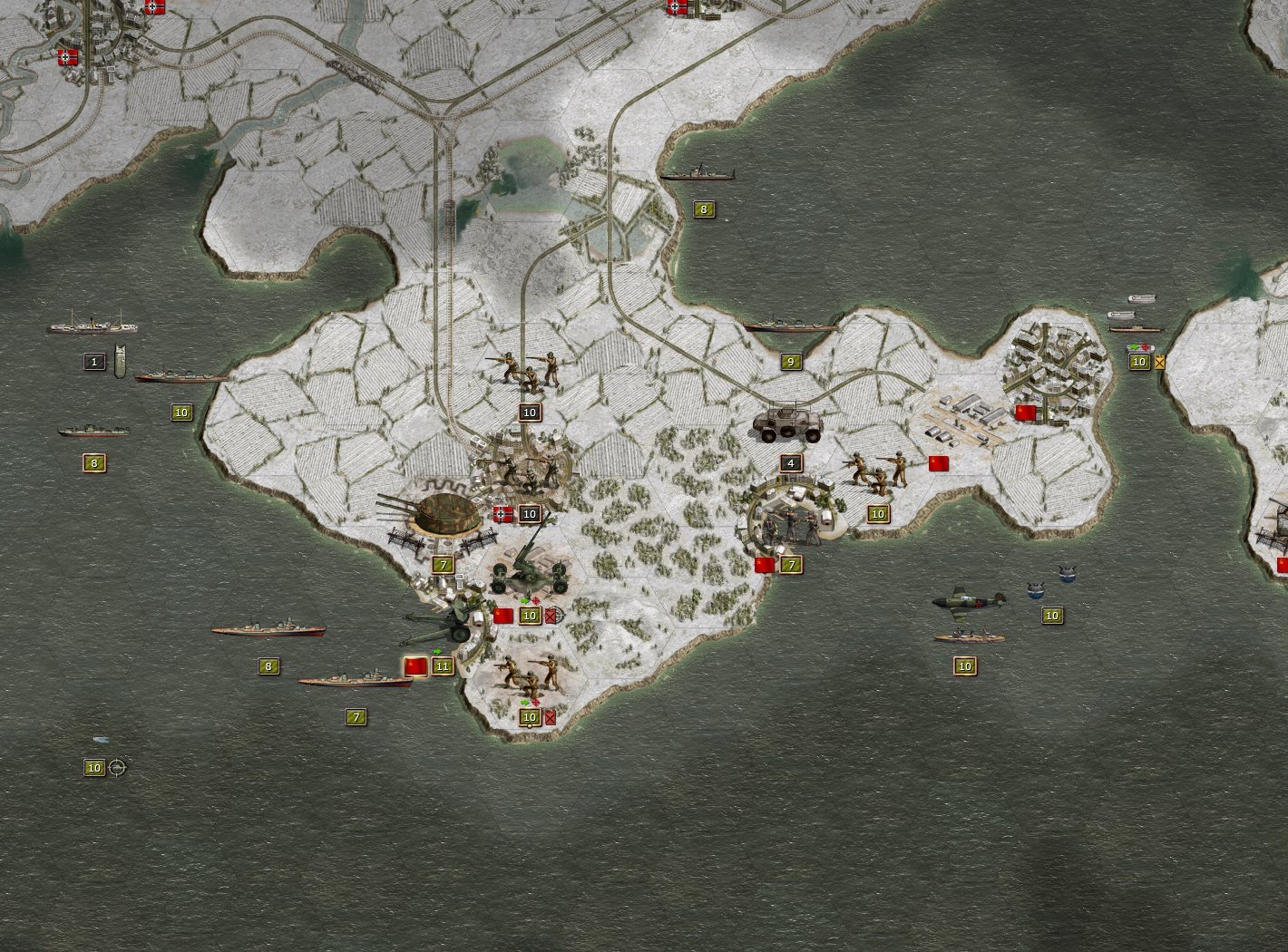Click the red attack crosshair above the southern infantry
Image resolution: width=1288 pixels, height=952 pixels.
[x=535, y=702]
